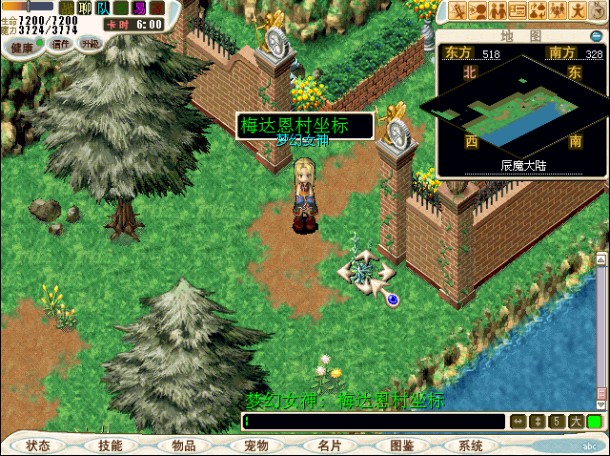This screenshot has height=456, width=610.
Task: Toggle the 队 team mode icon
Action: [x=103, y=8]
